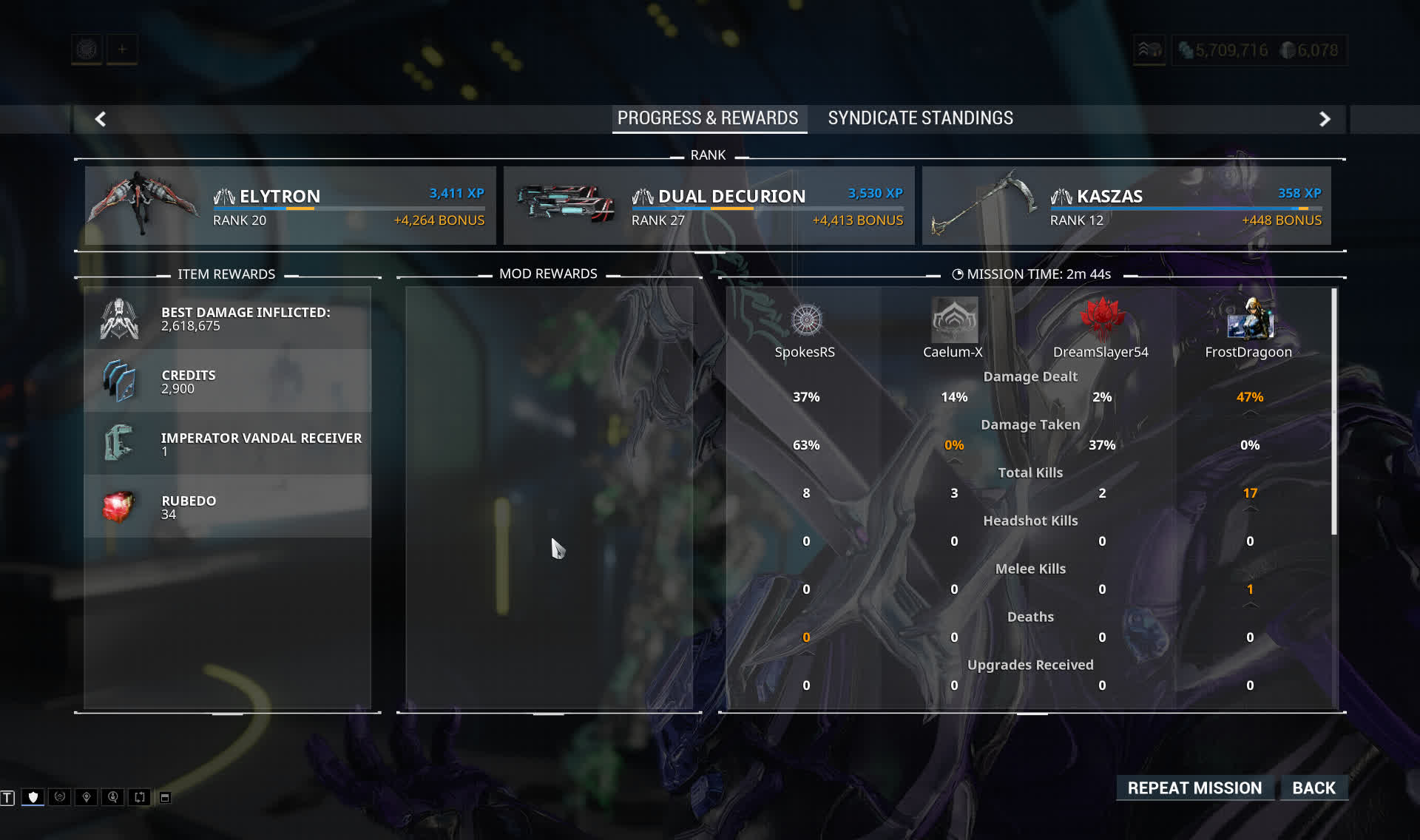Click the shield icon in bottom toolbar
Image resolution: width=1420 pixels, height=840 pixels.
click(33, 797)
